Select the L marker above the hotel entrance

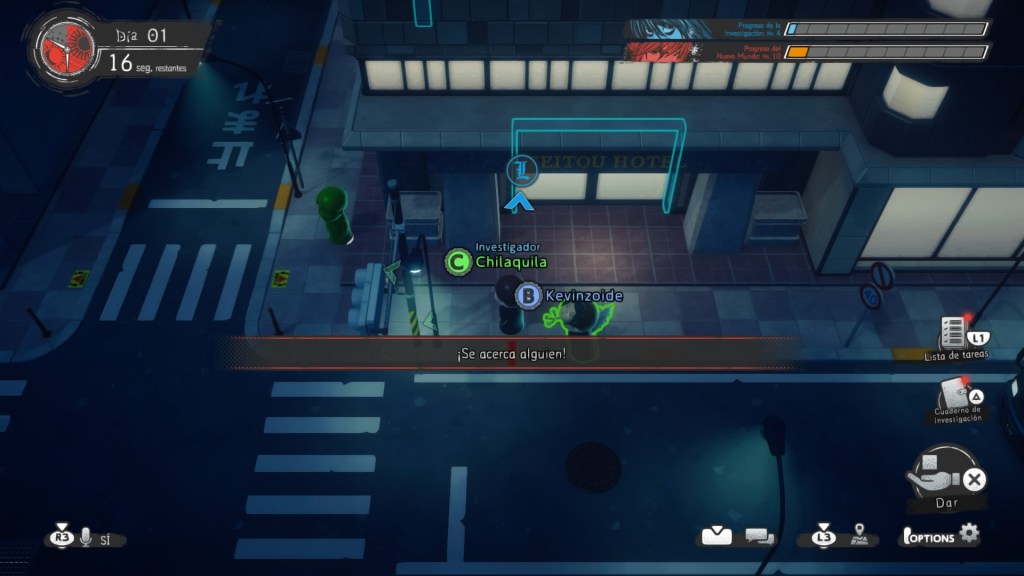tap(521, 170)
